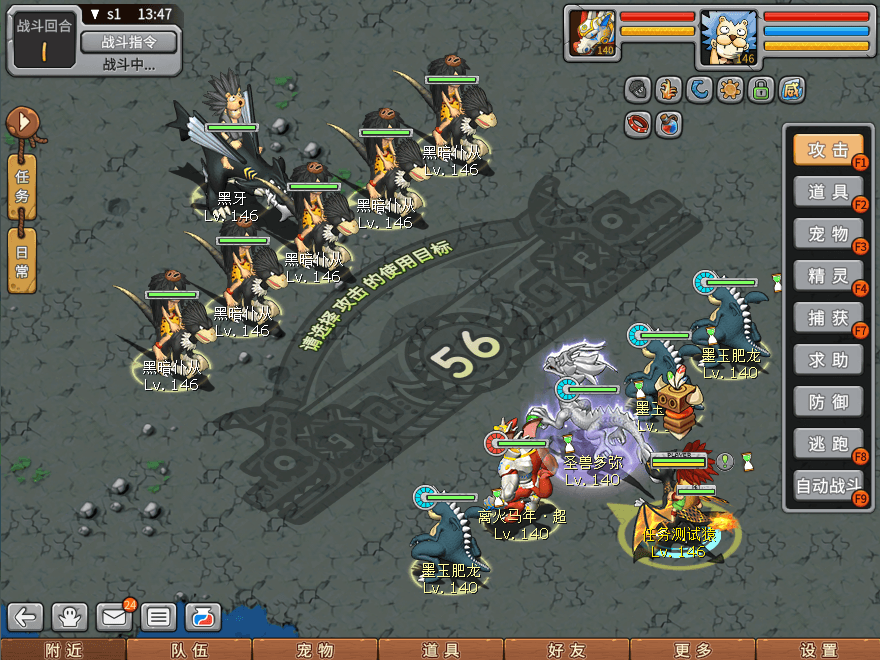Open the 好友 friends tab
Image resolution: width=880 pixels, height=660 pixels.
click(x=566, y=650)
